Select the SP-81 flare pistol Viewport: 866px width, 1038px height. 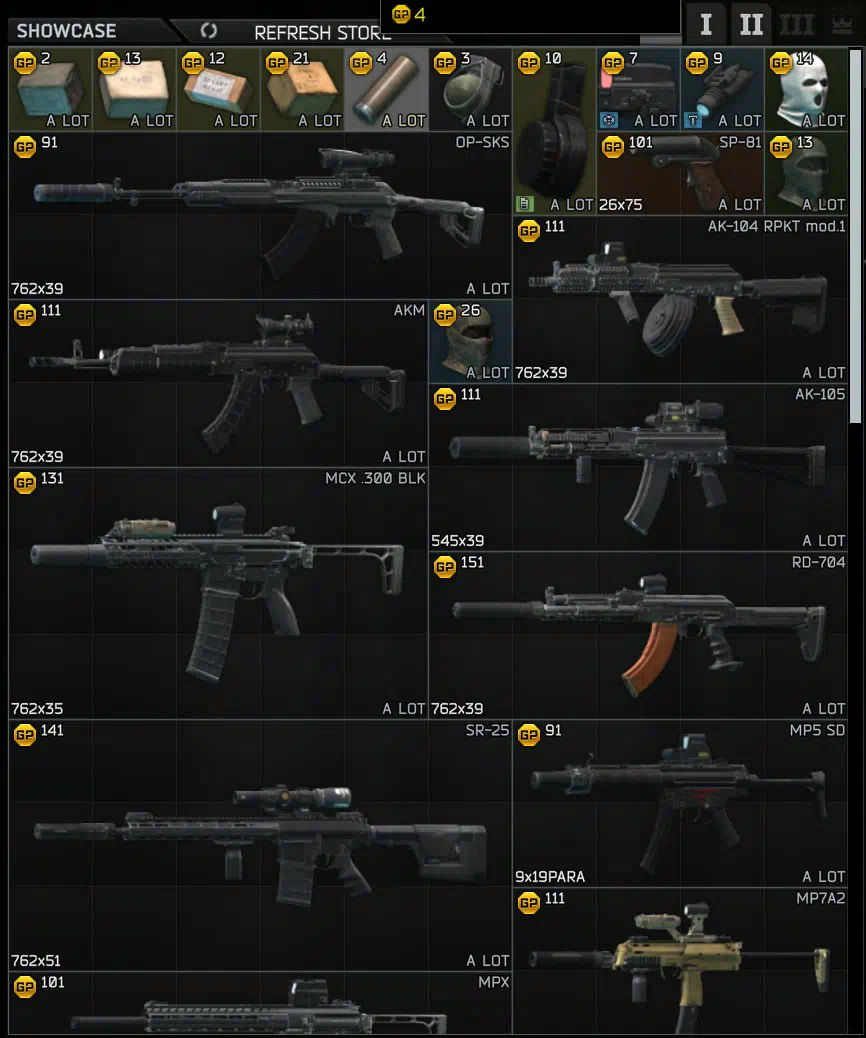pos(680,173)
